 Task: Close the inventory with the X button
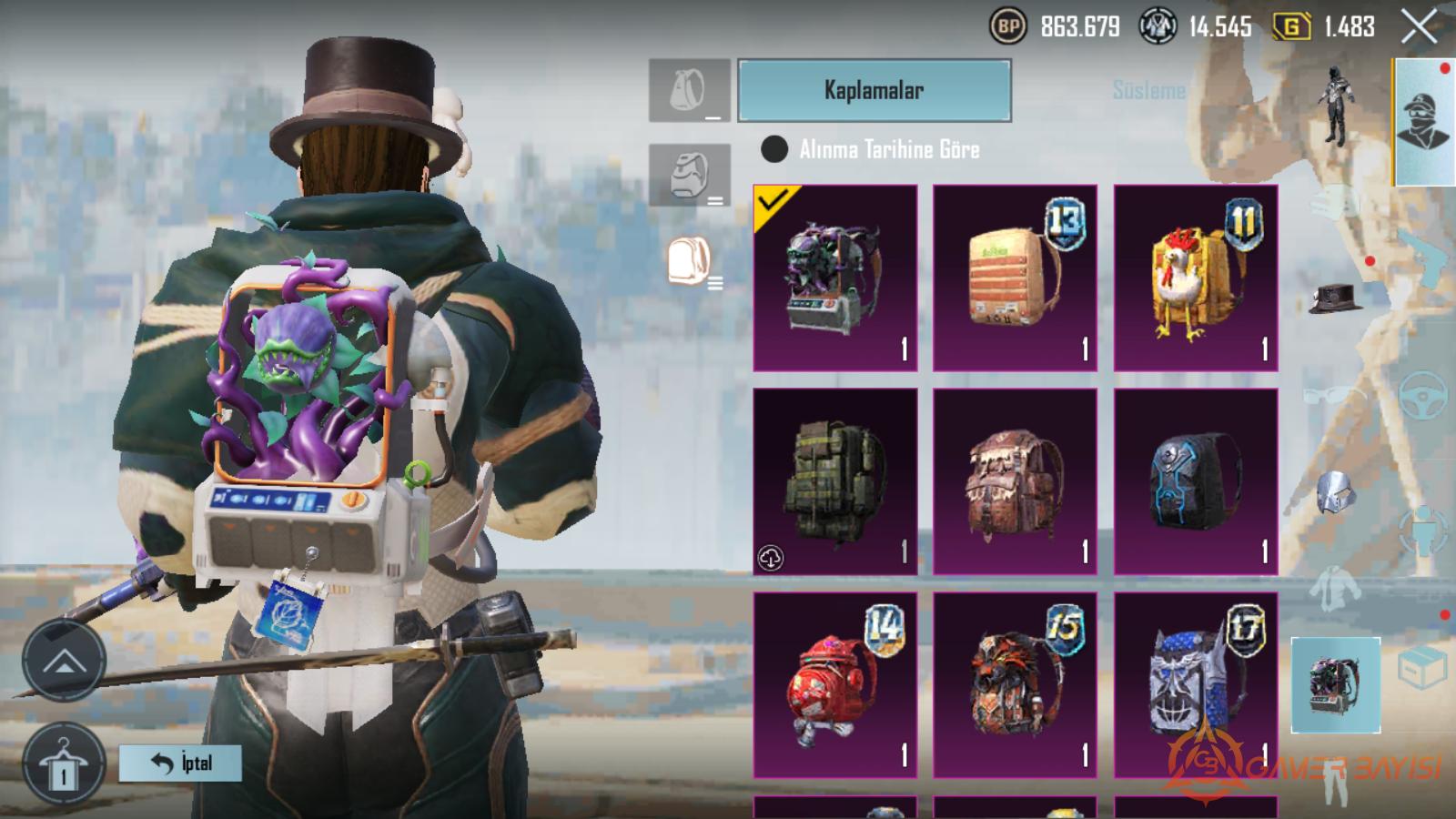(1419, 27)
